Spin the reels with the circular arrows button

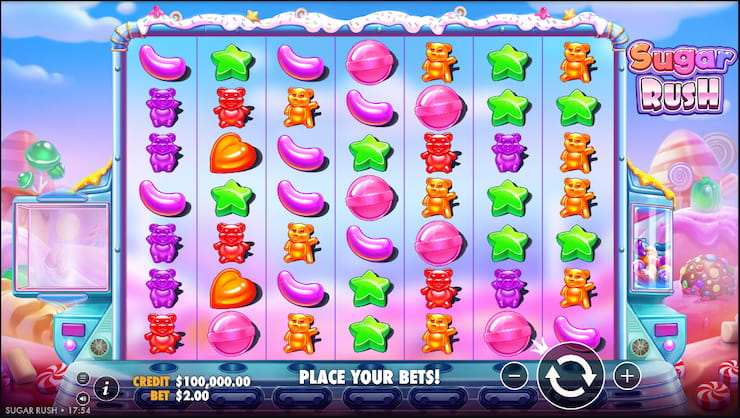click(570, 376)
